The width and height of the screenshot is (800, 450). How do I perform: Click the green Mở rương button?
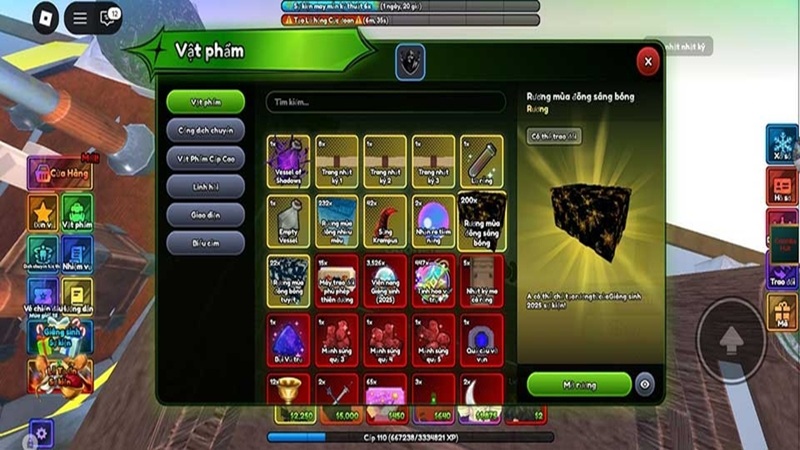click(x=579, y=384)
